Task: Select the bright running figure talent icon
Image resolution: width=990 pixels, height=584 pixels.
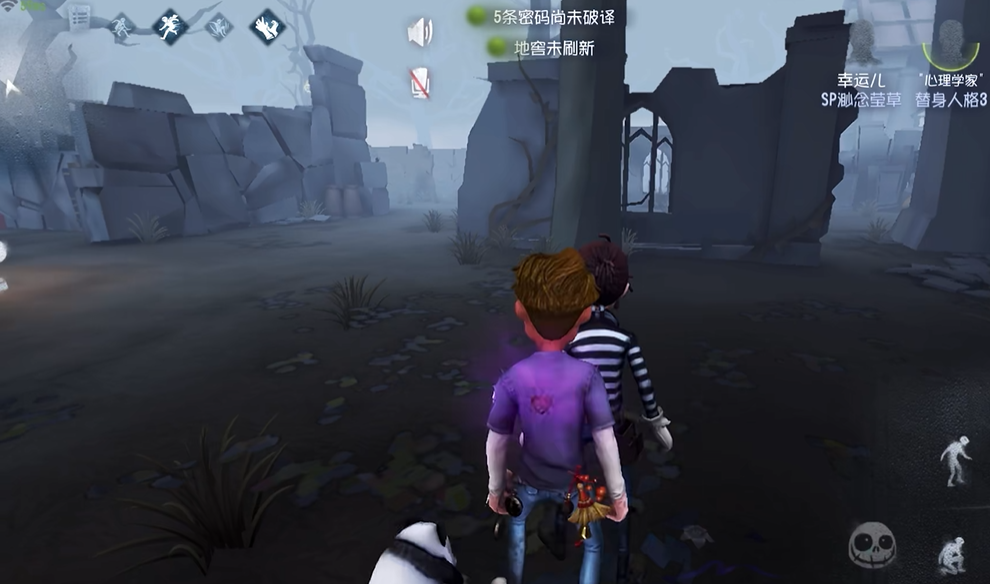Action: 169,26
